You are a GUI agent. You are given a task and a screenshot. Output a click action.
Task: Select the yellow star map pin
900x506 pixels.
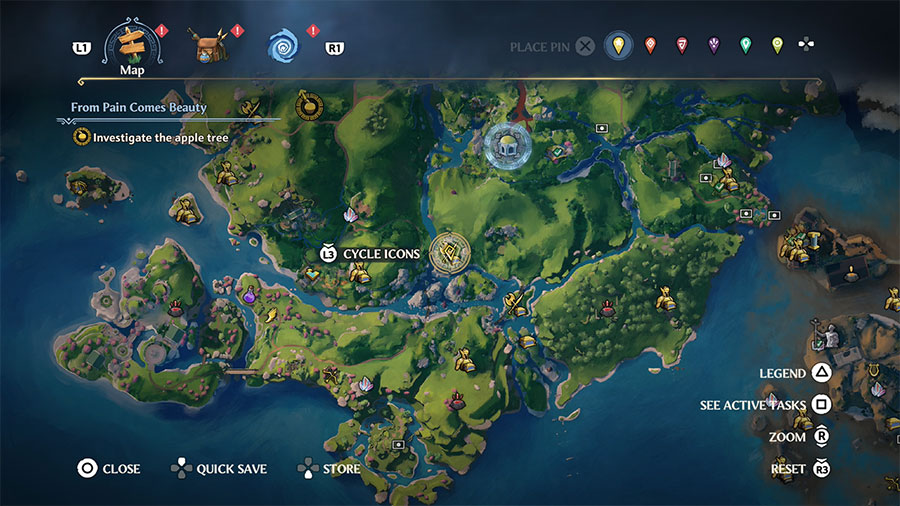[619, 45]
